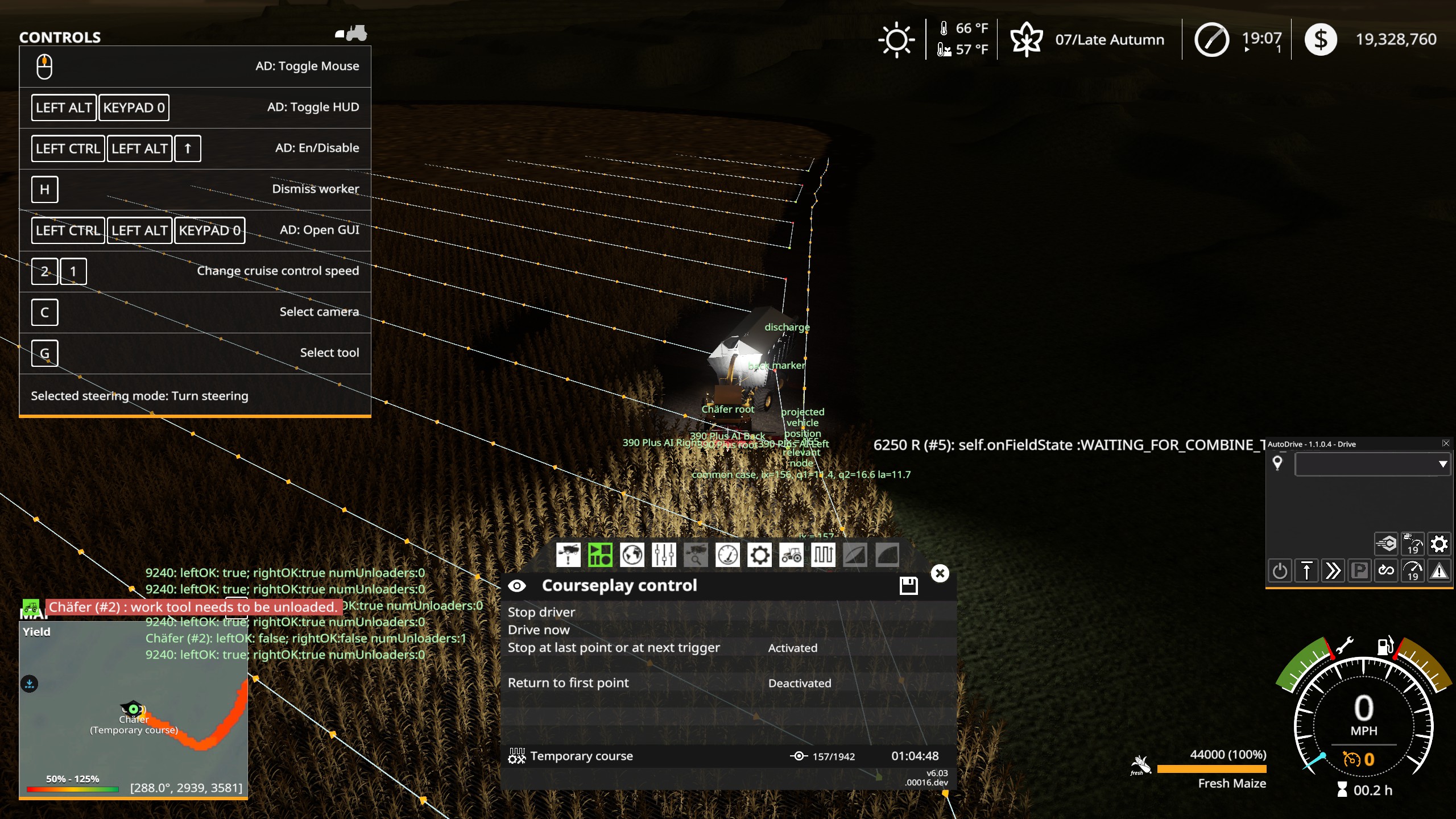Open AutoDrive gear settings
This screenshot has width=1456, height=819.
coord(1439,544)
